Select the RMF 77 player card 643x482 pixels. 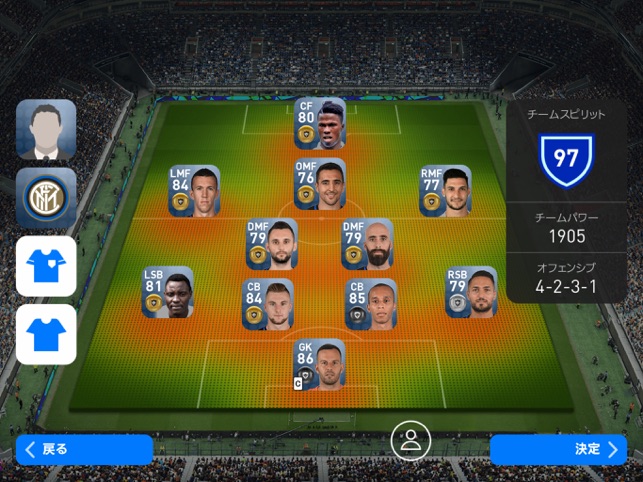pyautogui.click(x=445, y=191)
